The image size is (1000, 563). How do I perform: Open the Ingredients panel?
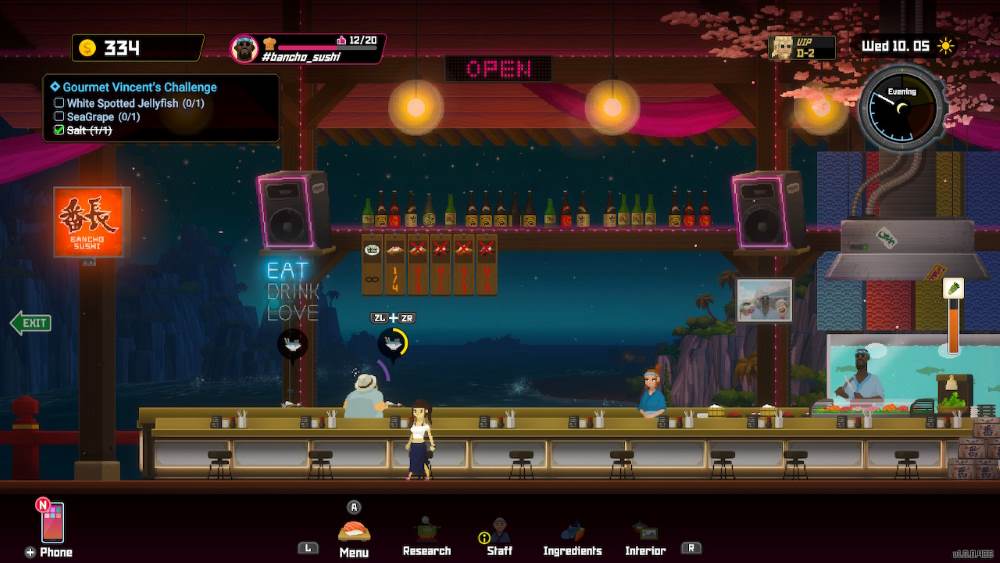point(572,533)
